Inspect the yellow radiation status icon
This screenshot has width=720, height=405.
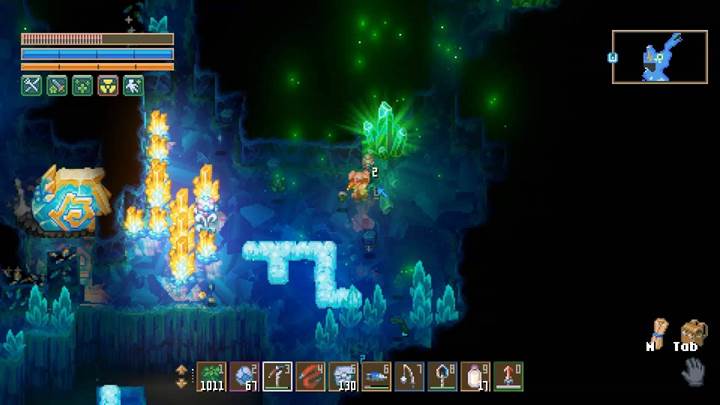click(x=107, y=86)
